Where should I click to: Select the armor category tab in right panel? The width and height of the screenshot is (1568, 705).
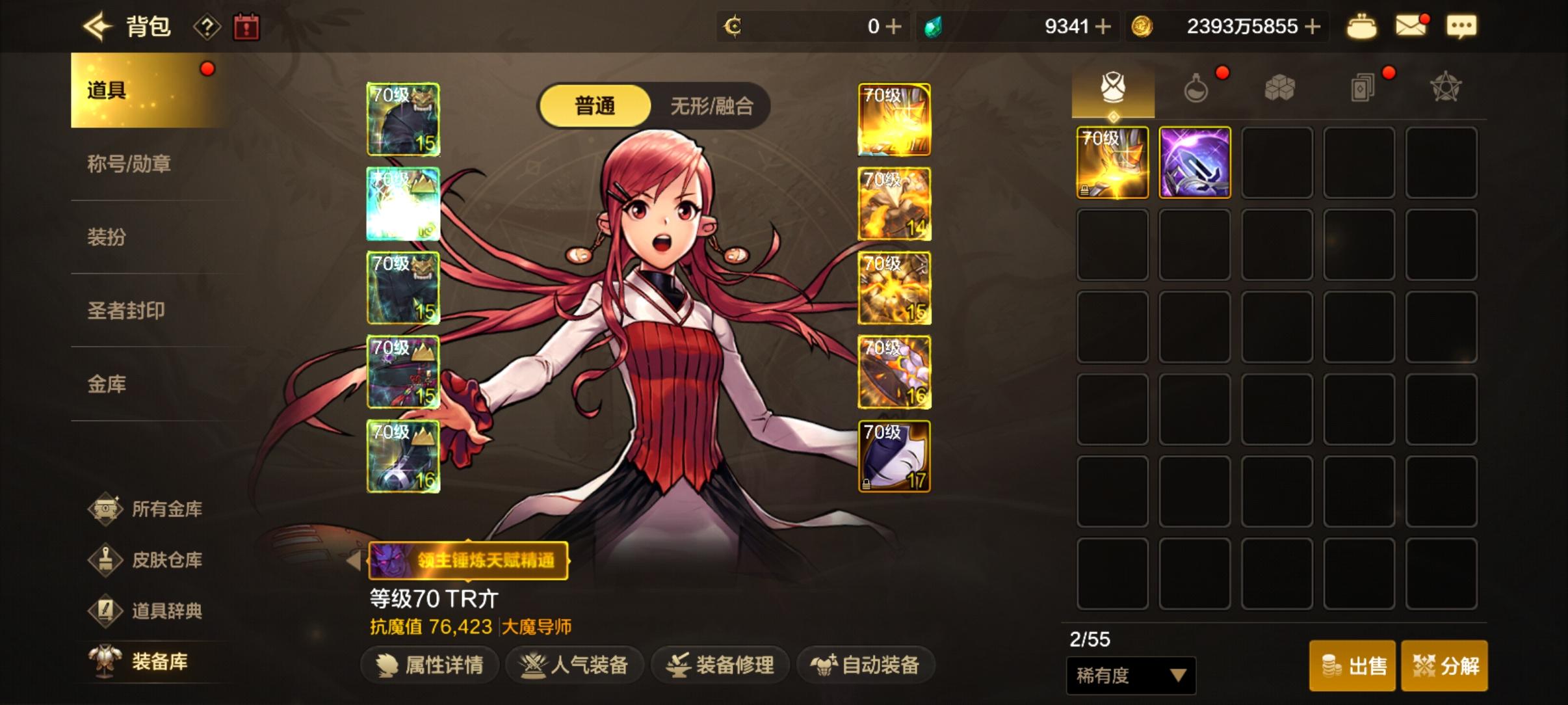pos(1113,85)
